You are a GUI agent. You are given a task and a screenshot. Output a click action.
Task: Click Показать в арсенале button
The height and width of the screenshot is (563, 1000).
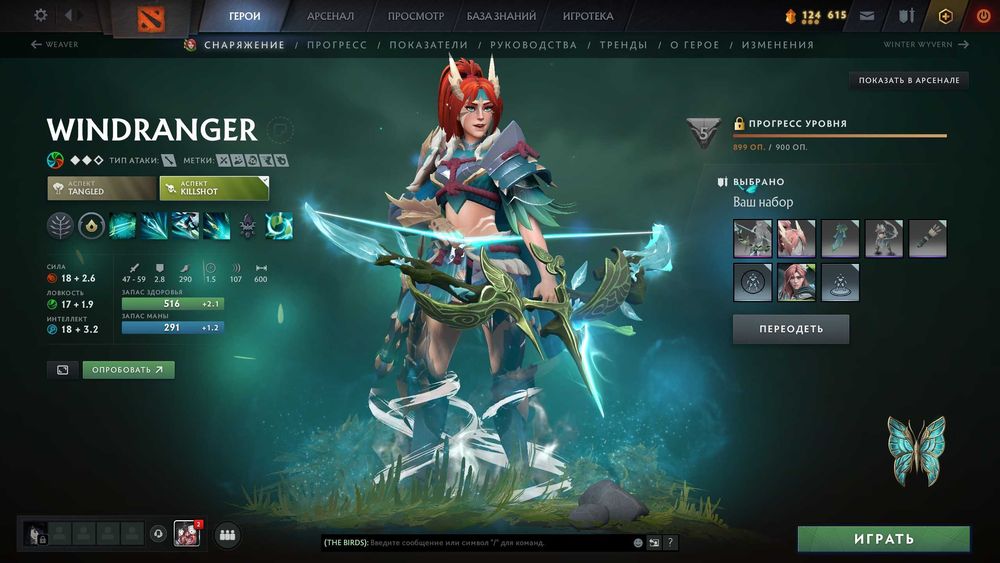[x=909, y=80]
